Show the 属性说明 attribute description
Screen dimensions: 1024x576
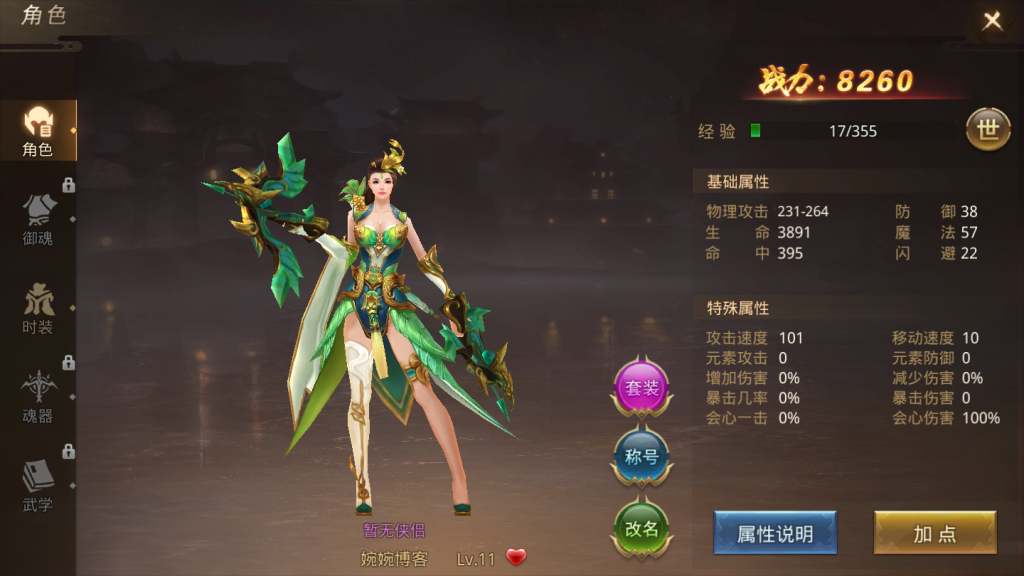775,533
